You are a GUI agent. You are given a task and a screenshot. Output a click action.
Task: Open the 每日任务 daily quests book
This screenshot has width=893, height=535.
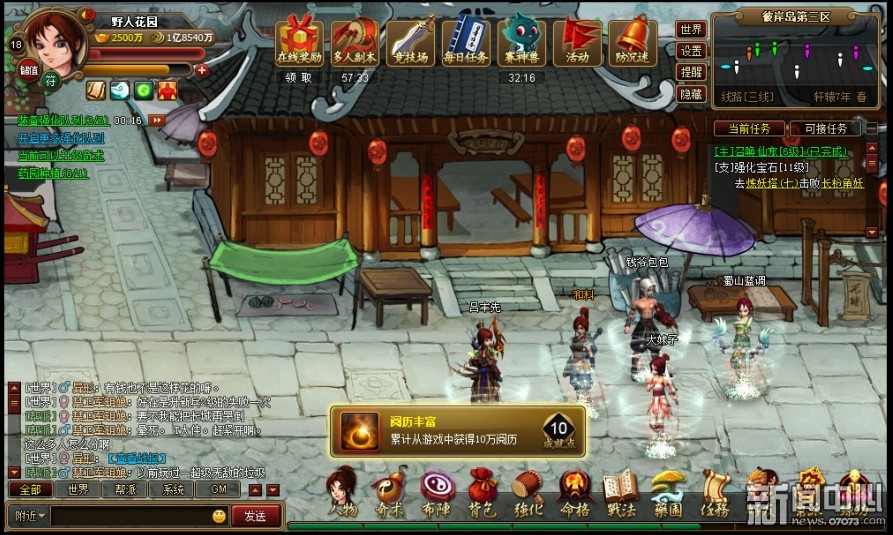point(465,41)
